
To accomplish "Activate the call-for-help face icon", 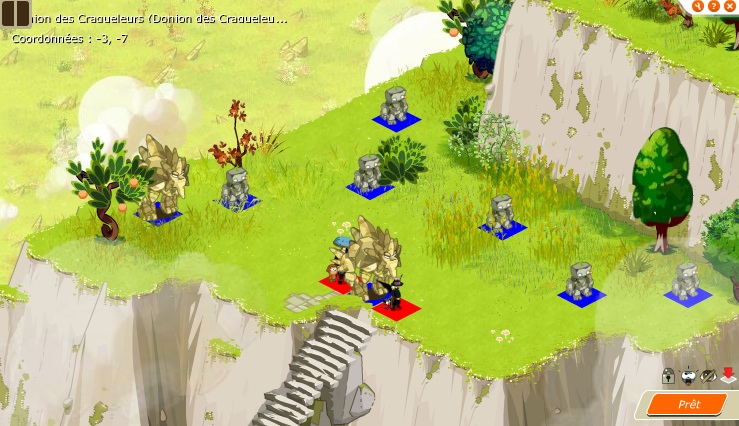I will click(x=688, y=376).
